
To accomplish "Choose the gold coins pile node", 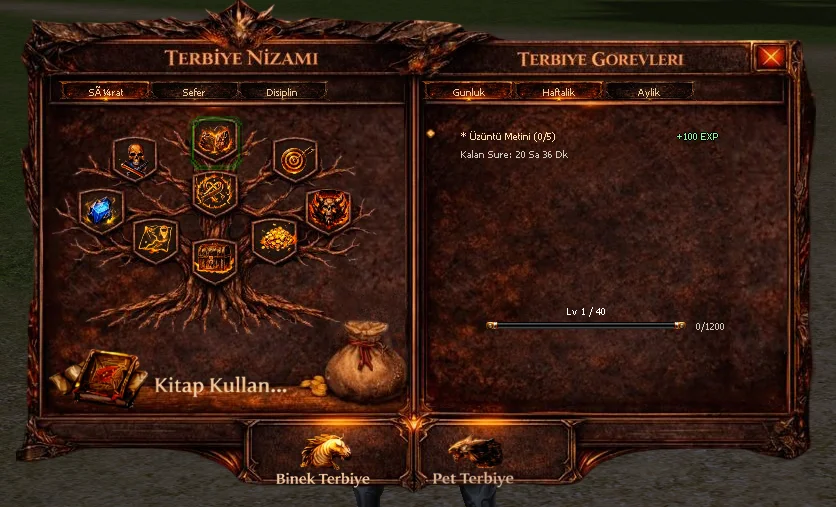I will tap(273, 239).
